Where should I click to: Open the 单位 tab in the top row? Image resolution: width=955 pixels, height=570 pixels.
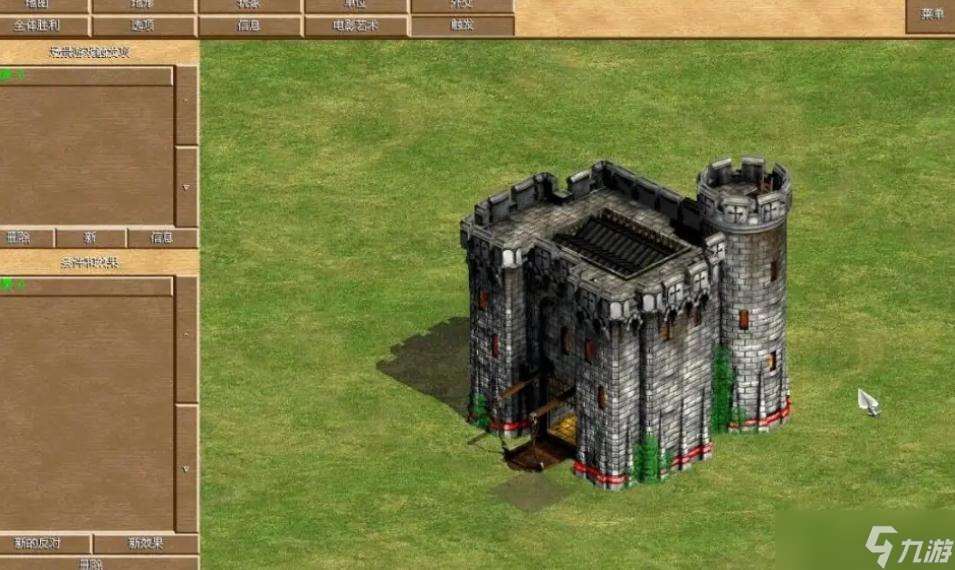coord(355,5)
